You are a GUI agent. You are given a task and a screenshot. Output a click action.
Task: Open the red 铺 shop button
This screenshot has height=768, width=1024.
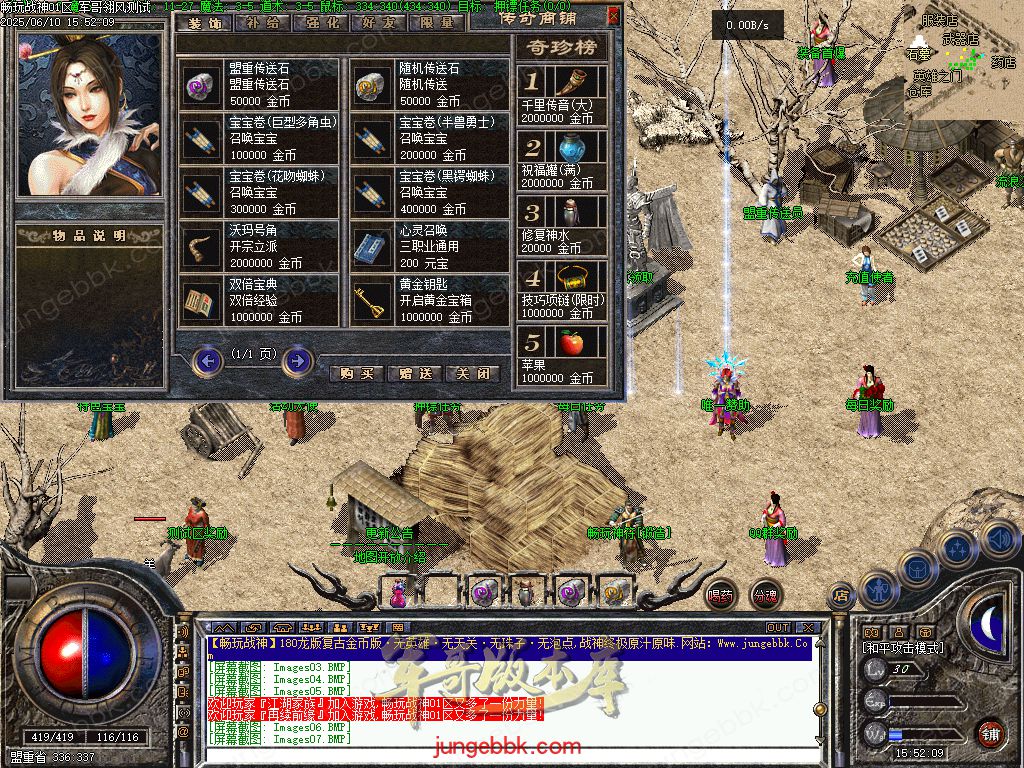(990, 733)
